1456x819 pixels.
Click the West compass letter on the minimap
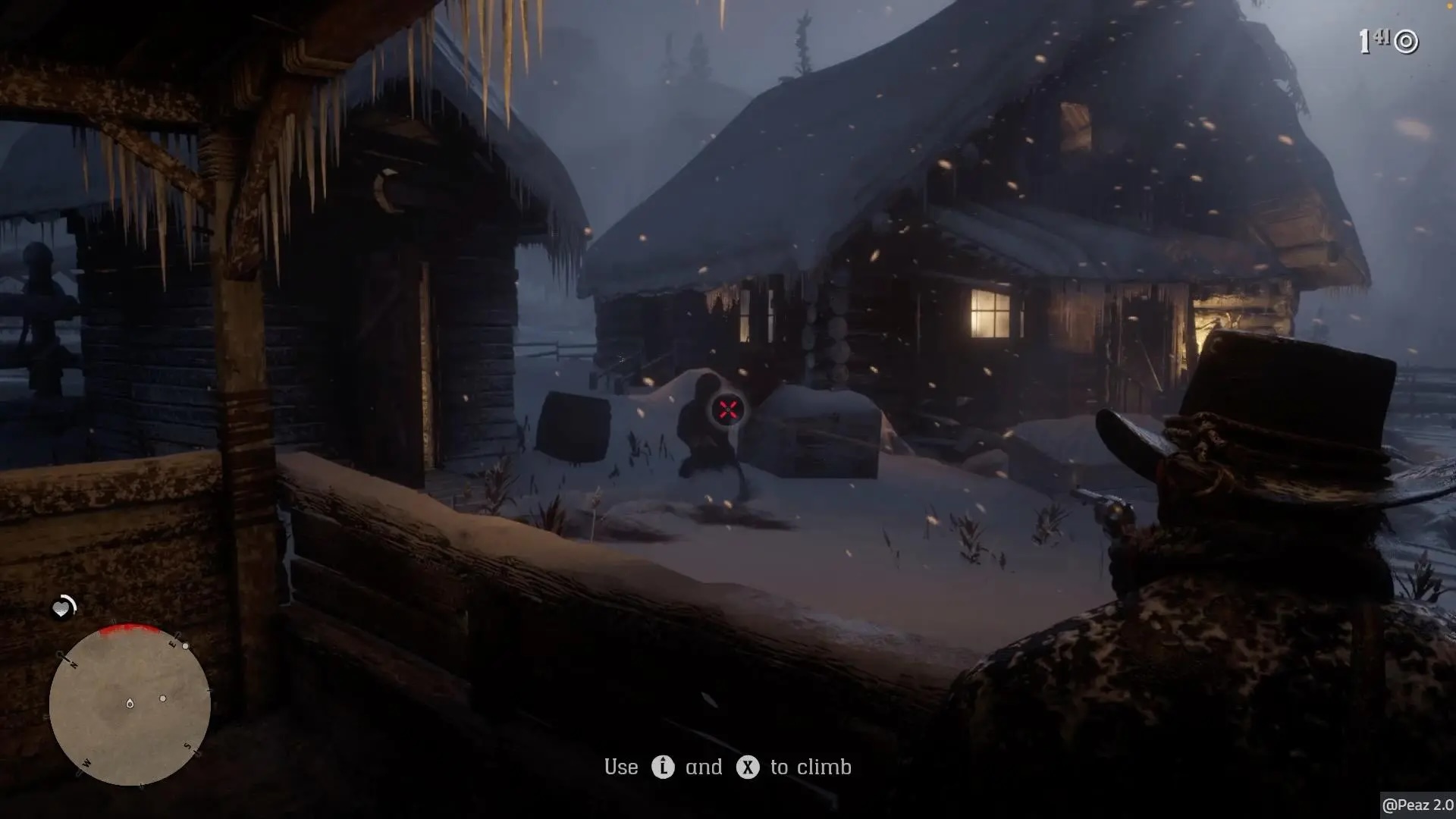click(x=86, y=762)
